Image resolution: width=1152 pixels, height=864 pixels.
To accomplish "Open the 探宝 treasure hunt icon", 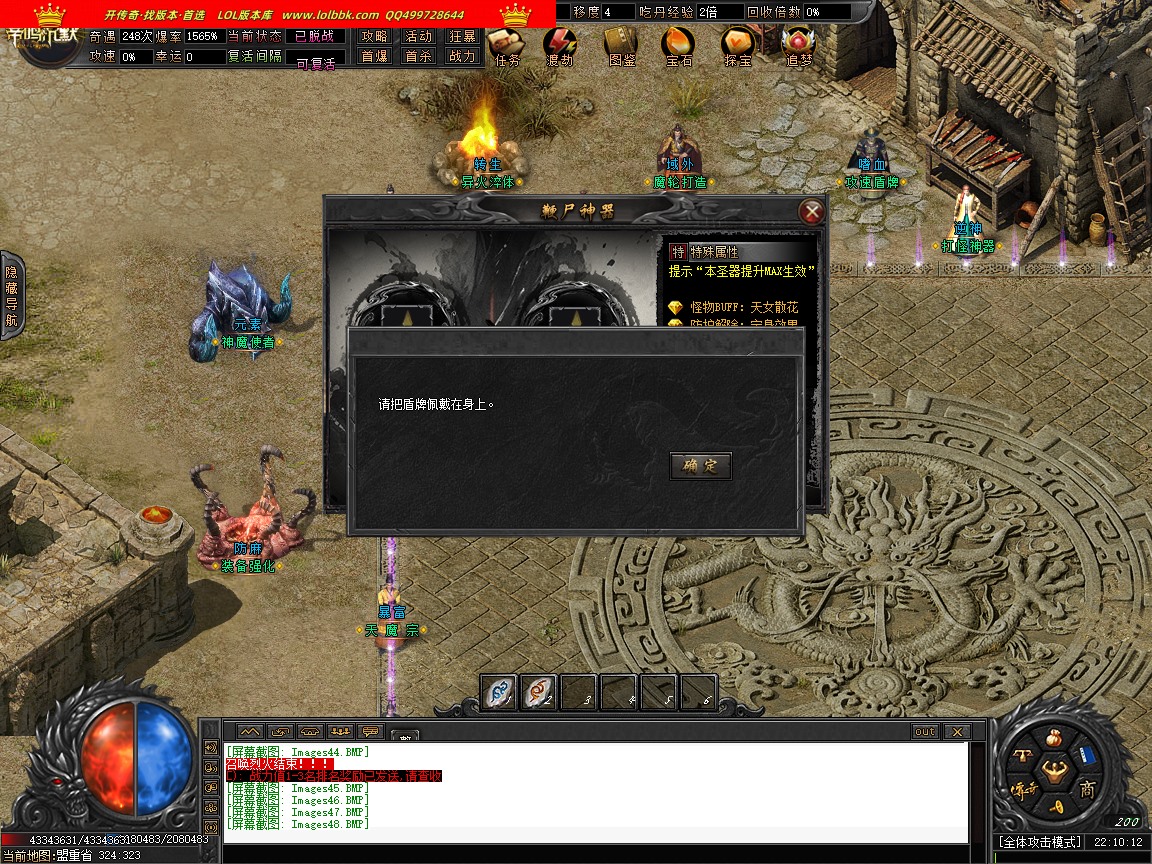I will 738,45.
